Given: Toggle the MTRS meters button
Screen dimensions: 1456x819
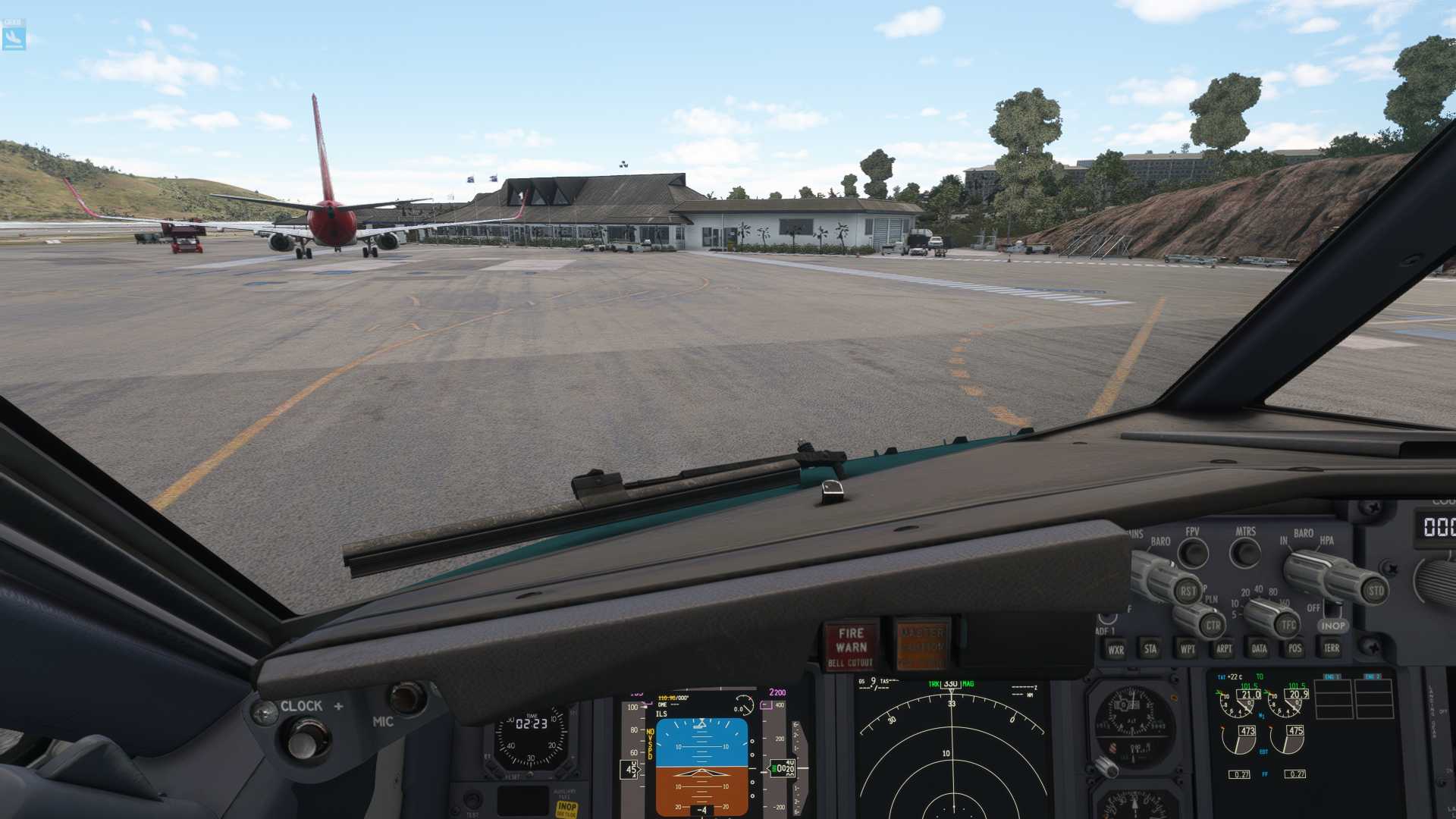Looking at the screenshot, I should tap(1245, 553).
